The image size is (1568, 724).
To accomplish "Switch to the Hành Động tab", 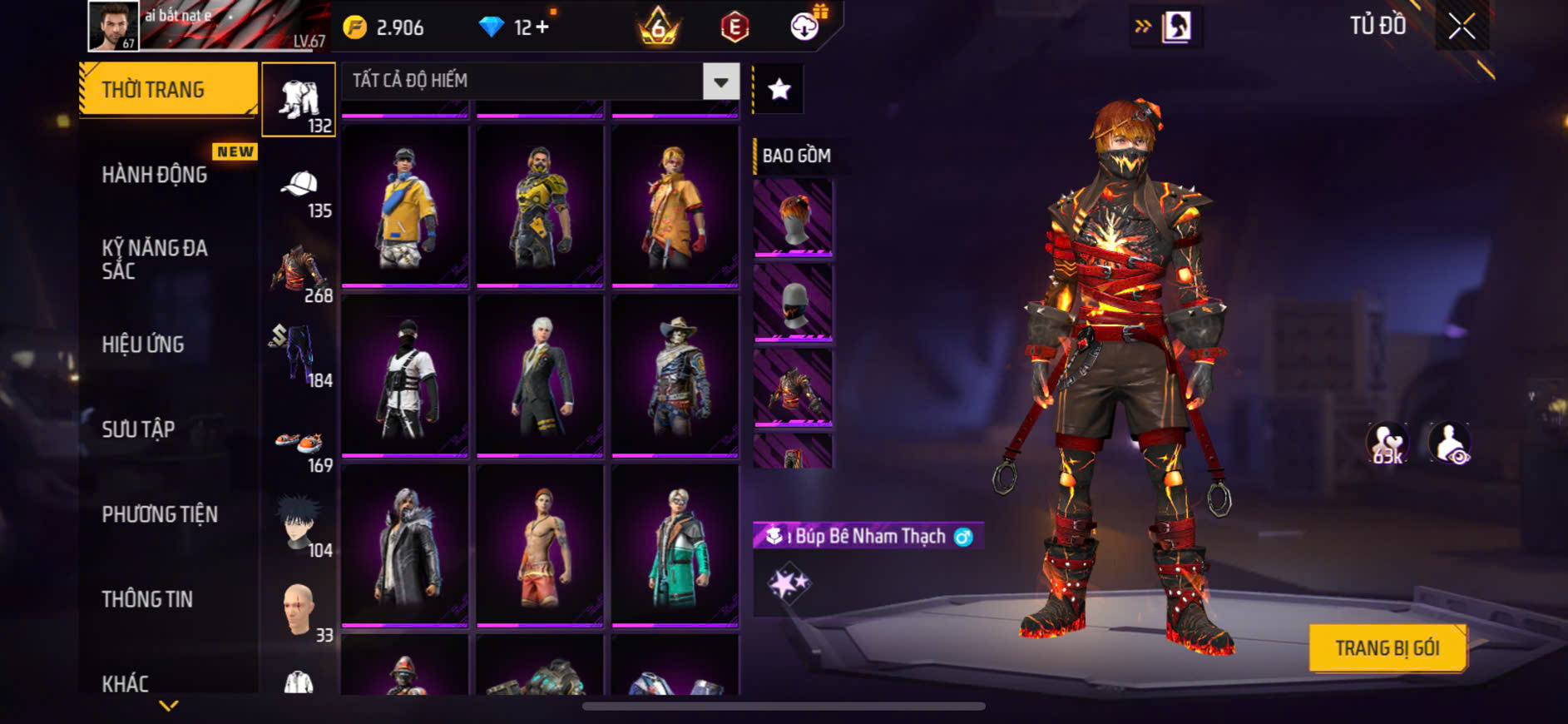I will 155,175.
